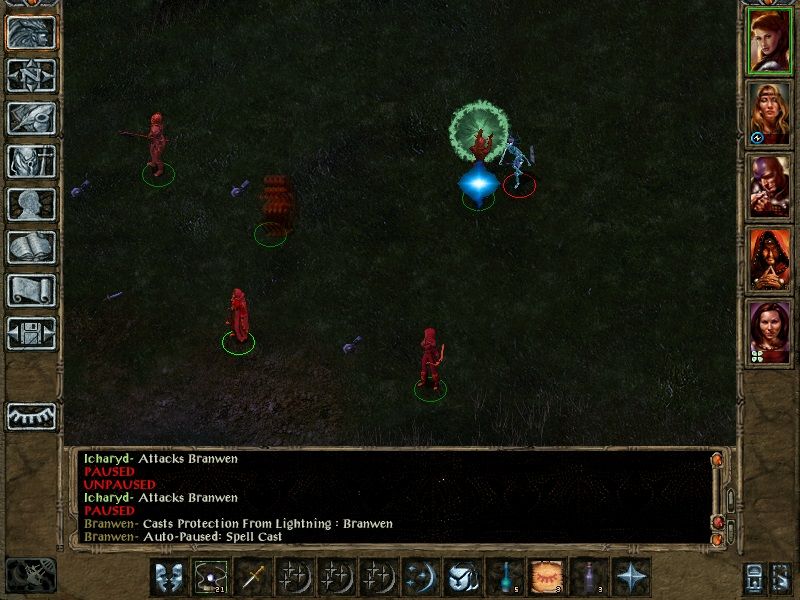Use the scroll item with count 3
The width and height of the screenshot is (800, 600).
click(x=547, y=577)
